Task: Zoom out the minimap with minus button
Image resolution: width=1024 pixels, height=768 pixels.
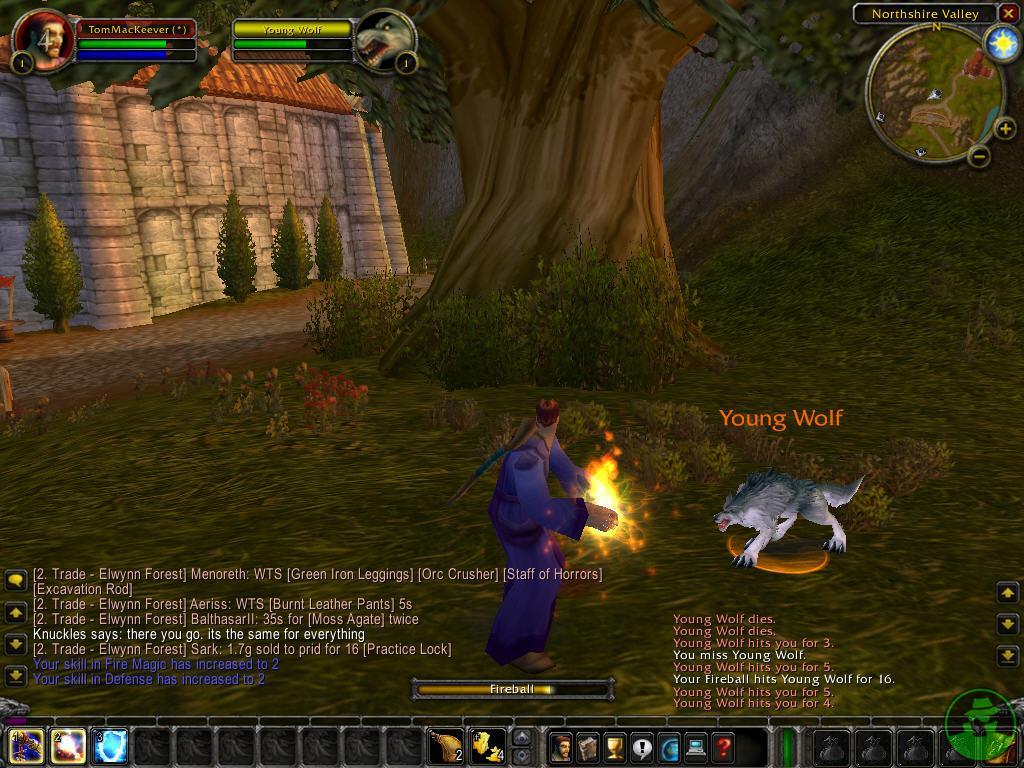Action: (x=980, y=156)
